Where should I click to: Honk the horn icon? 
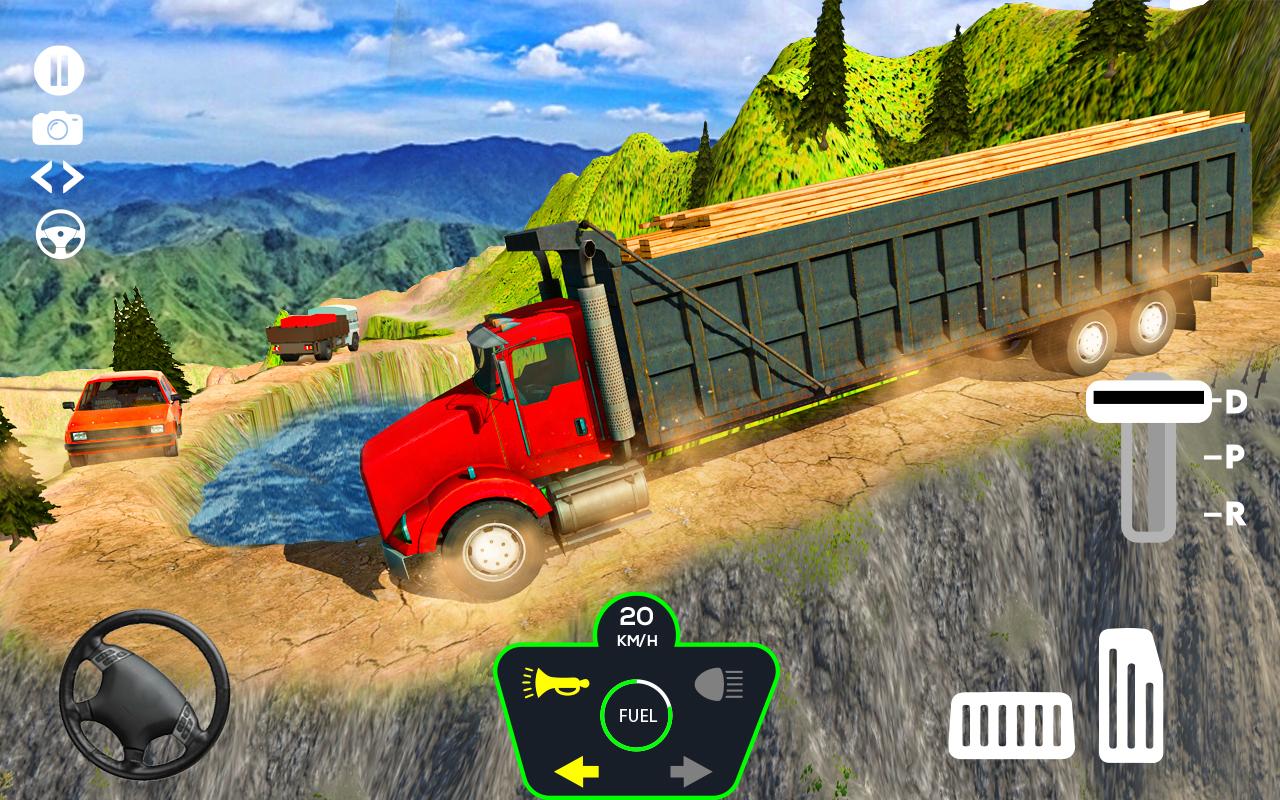pyautogui.click(x=556, y=683)
